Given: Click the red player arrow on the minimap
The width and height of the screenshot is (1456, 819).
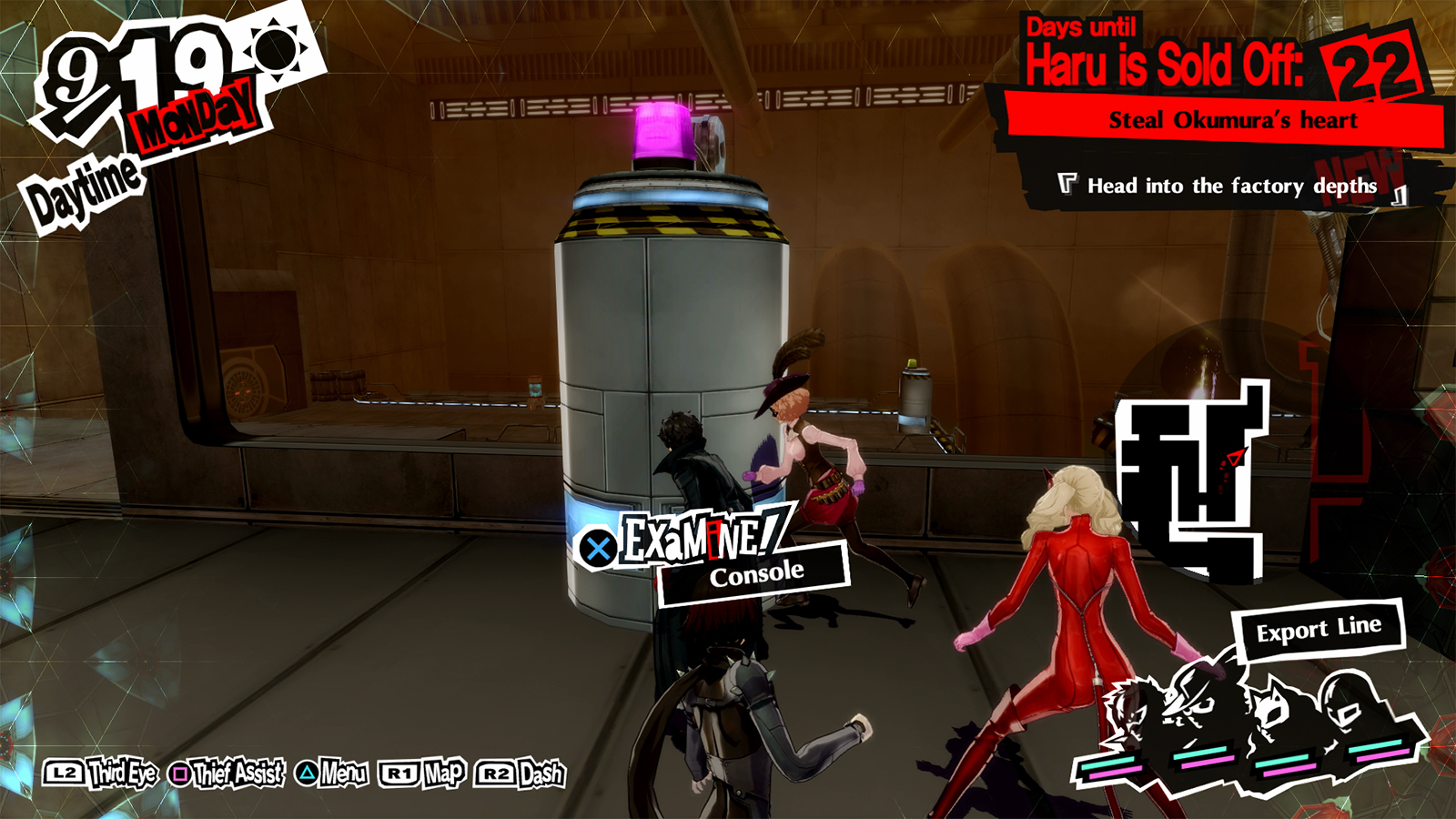Looking at the screenshot, I should [x=1233, y=458].
